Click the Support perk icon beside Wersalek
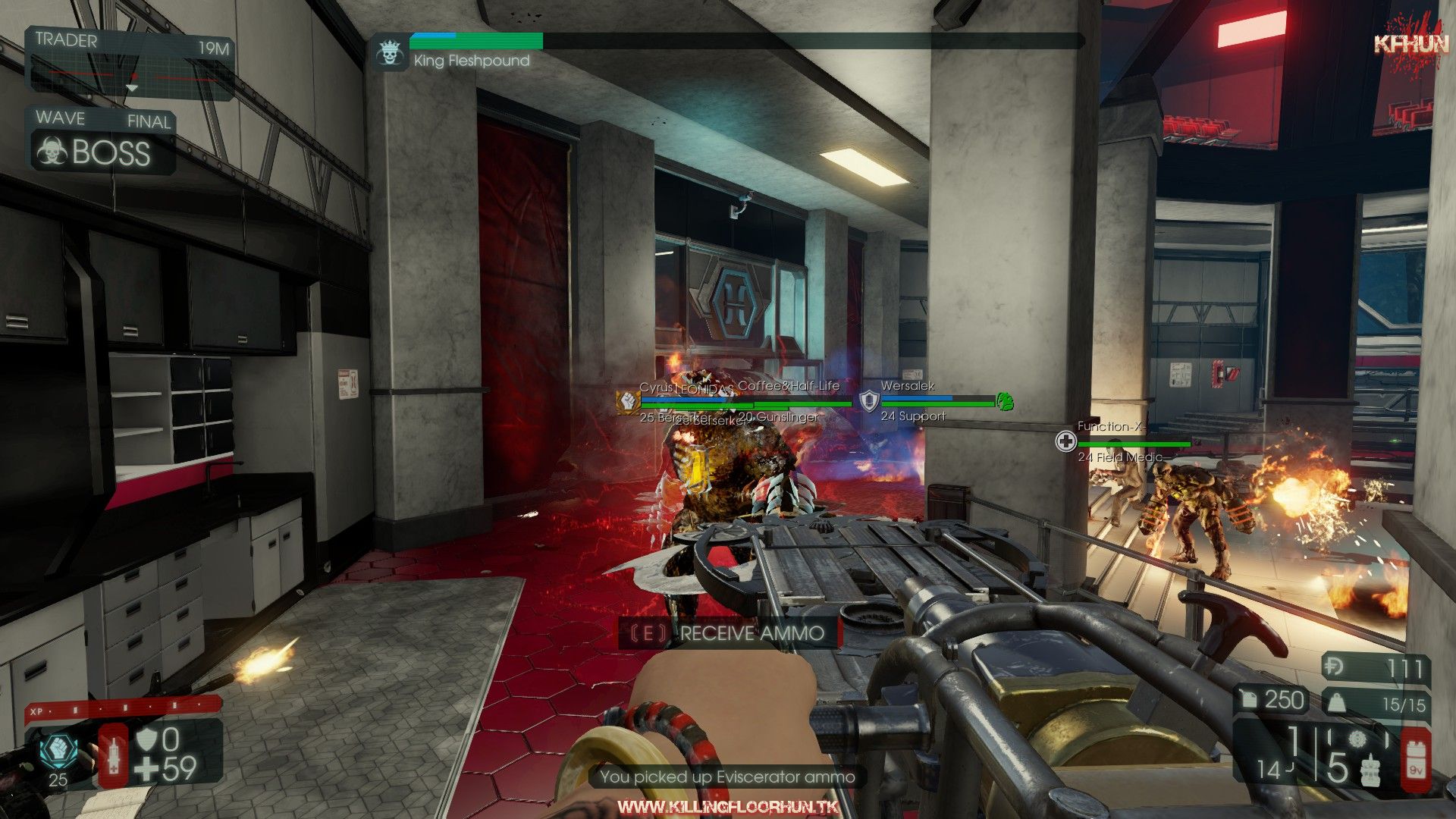 click(x=869, y=400)
